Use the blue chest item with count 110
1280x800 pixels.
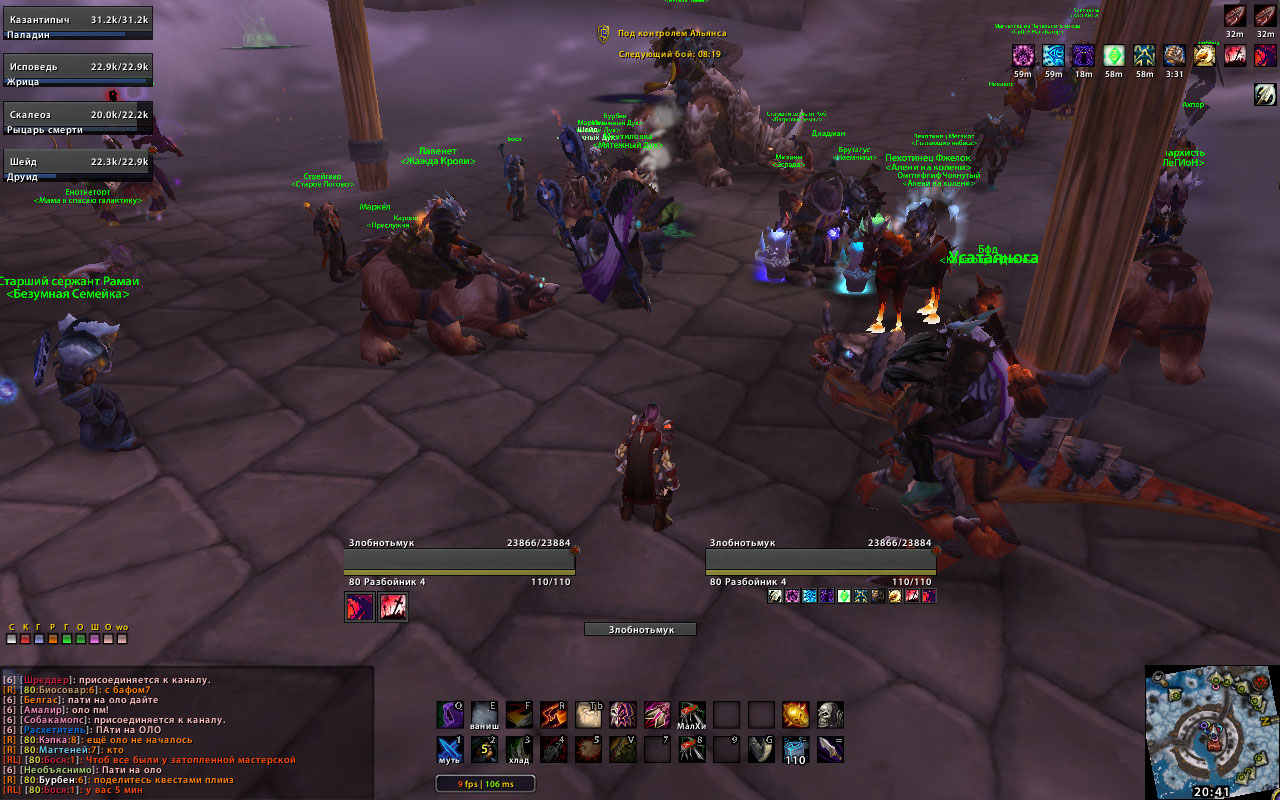pos(795,749)
